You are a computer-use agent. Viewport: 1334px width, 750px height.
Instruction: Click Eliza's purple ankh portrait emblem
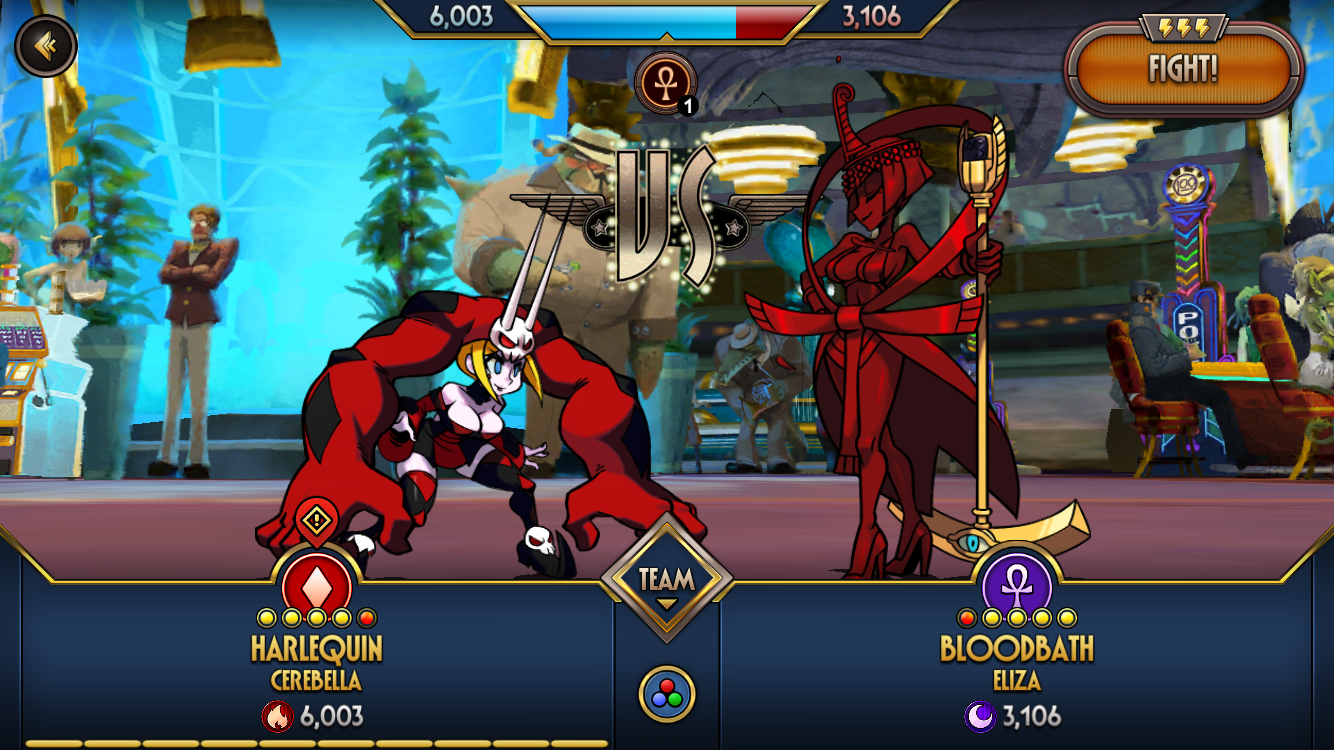tap(1017, 580)
